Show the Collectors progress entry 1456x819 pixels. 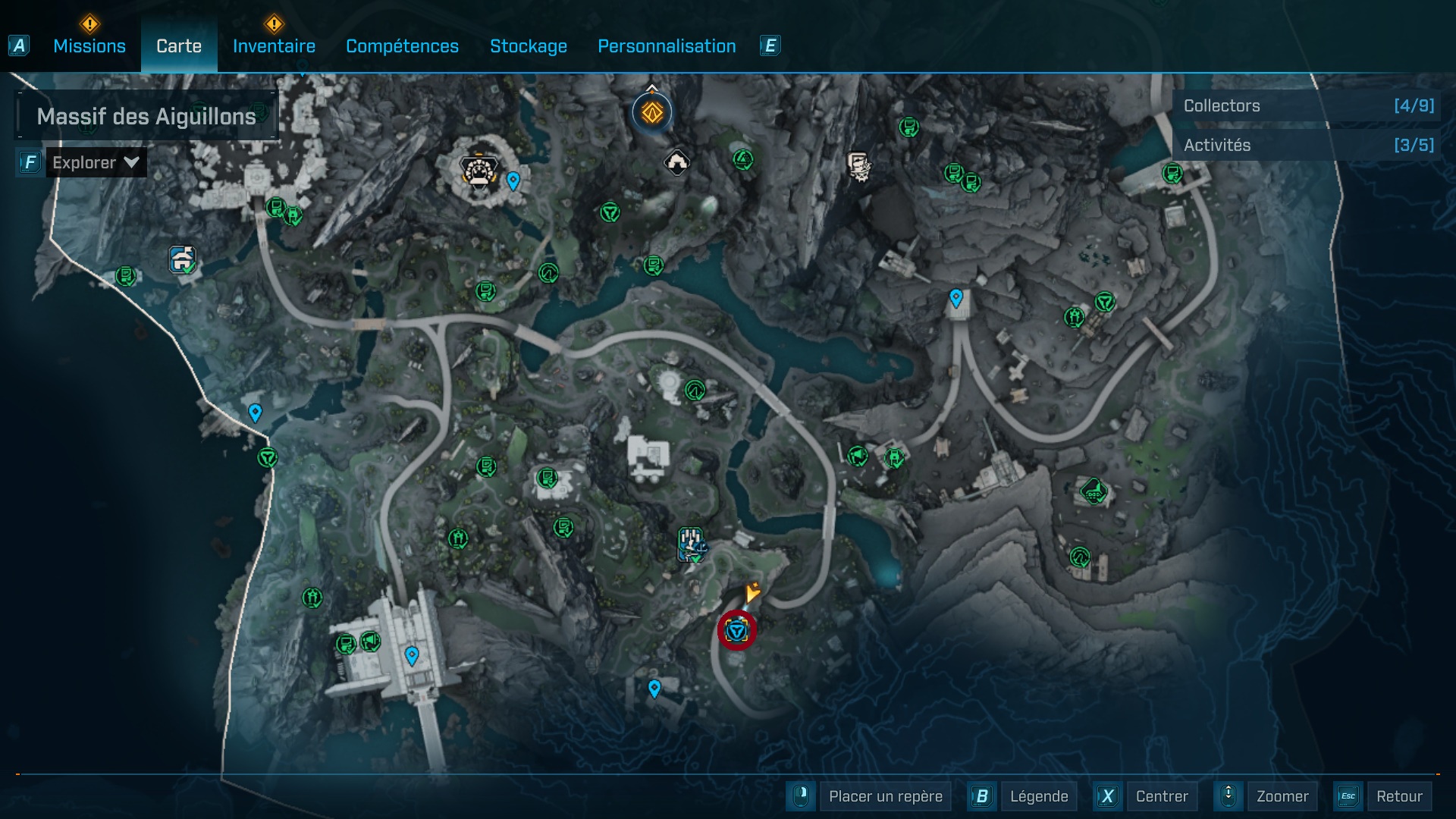click(1307, 106)
